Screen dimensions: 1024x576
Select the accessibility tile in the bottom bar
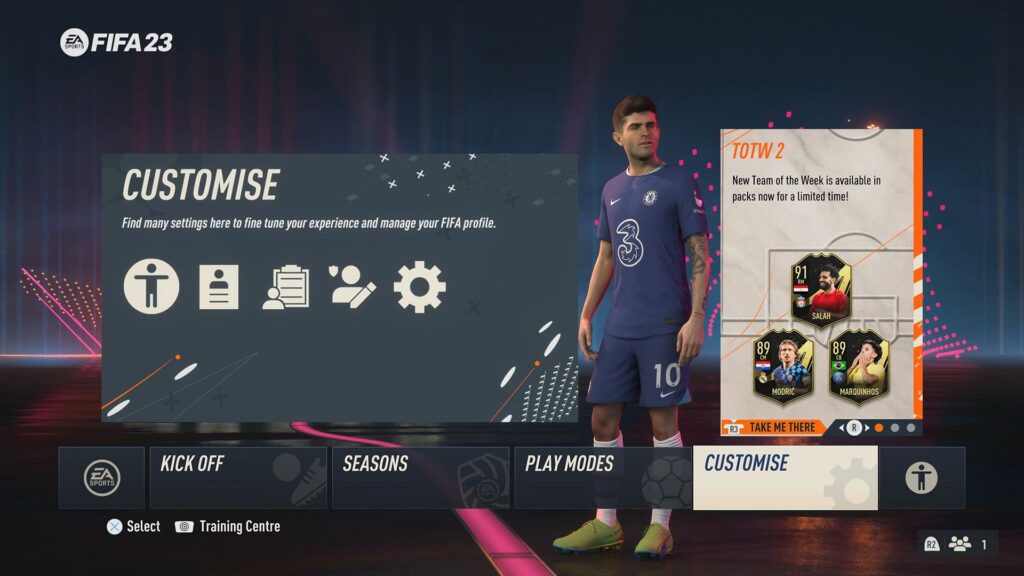[921, 478]
